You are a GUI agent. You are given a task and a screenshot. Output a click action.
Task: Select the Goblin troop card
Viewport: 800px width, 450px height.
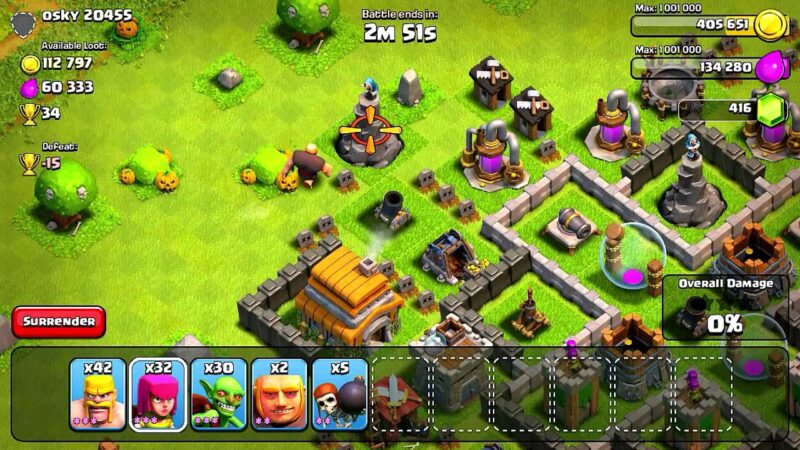(x=219, y=395)
